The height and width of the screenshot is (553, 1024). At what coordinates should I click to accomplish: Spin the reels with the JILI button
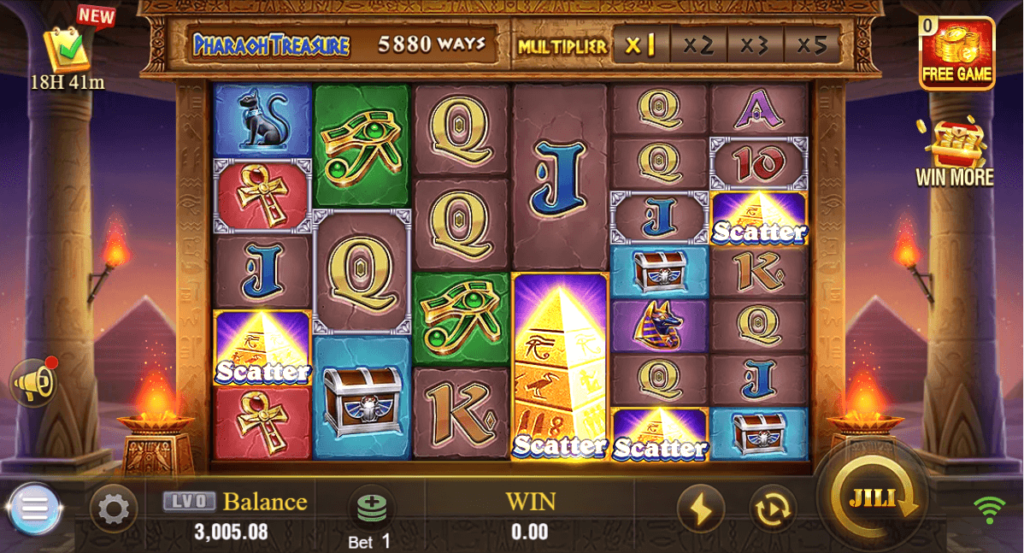[869, 499]
